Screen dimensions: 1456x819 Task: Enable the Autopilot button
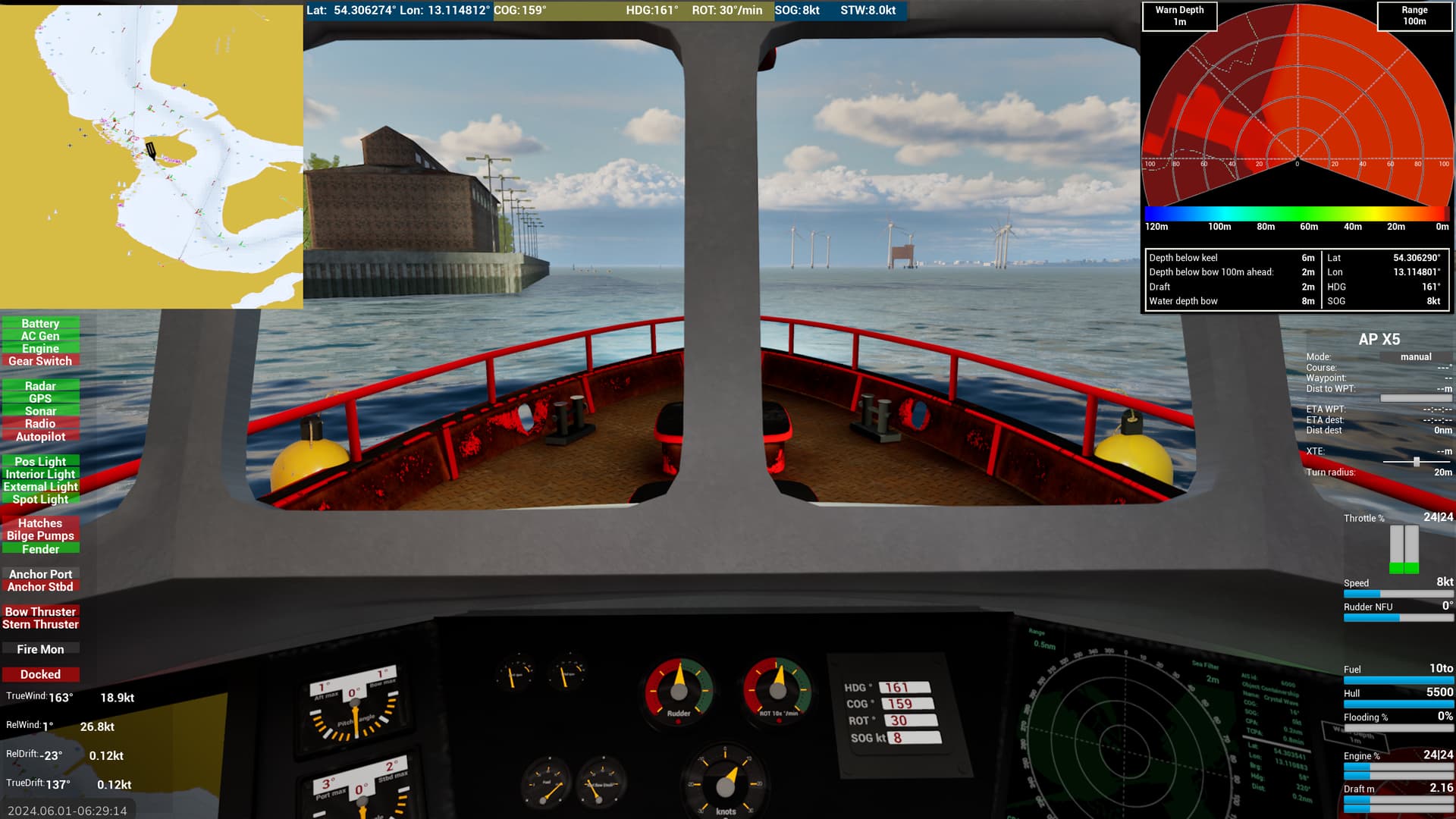[x=40, y=437]
